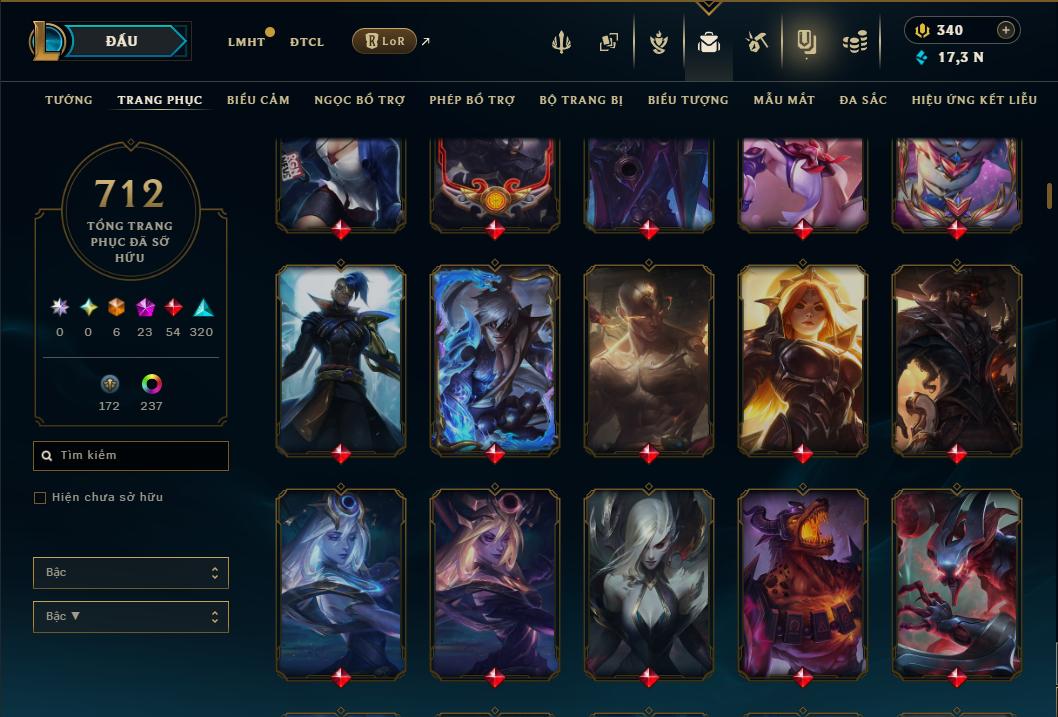Select the NGỌC BỔ TRỢ tab

coord(359,100)
